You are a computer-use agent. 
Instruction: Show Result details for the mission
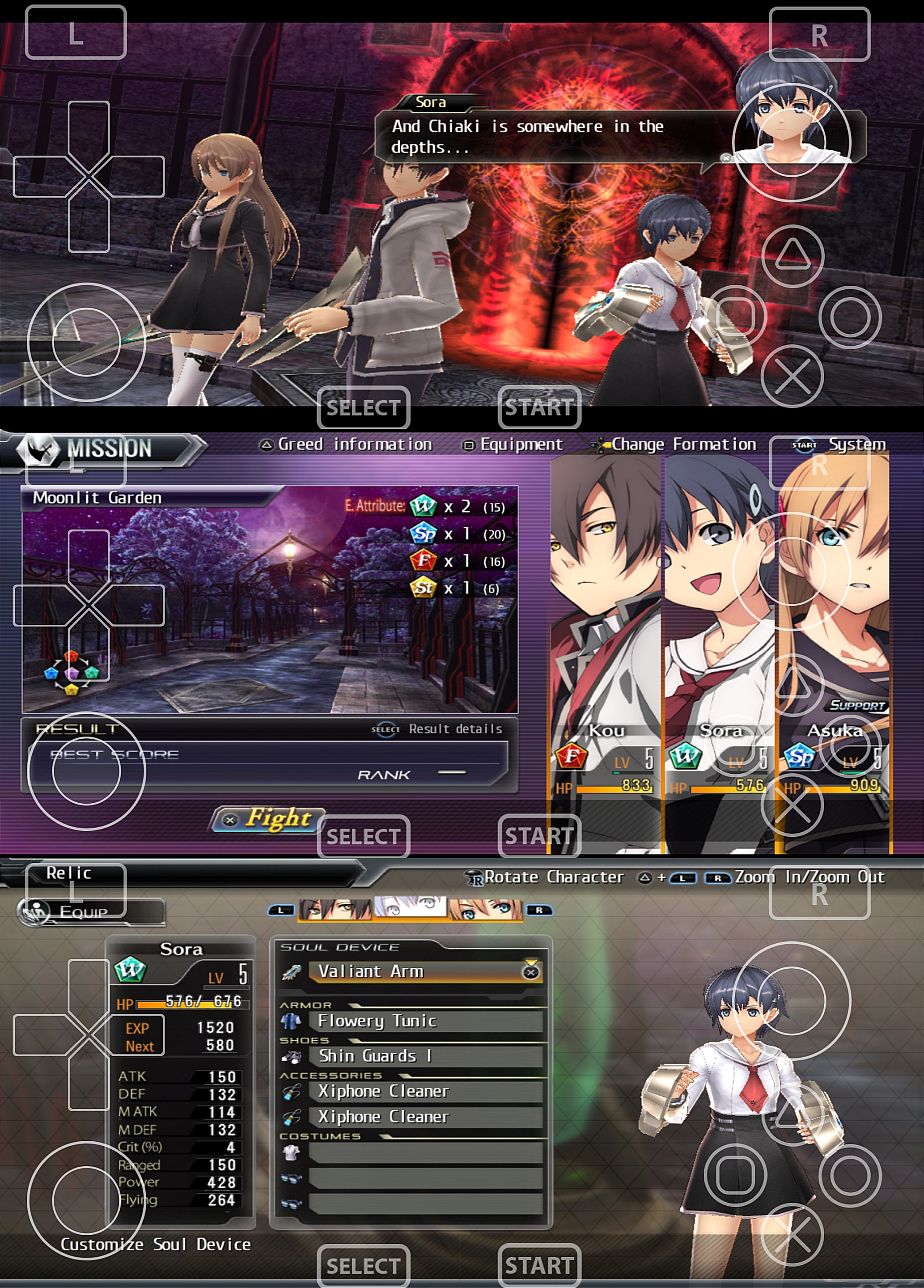(437, 729)
